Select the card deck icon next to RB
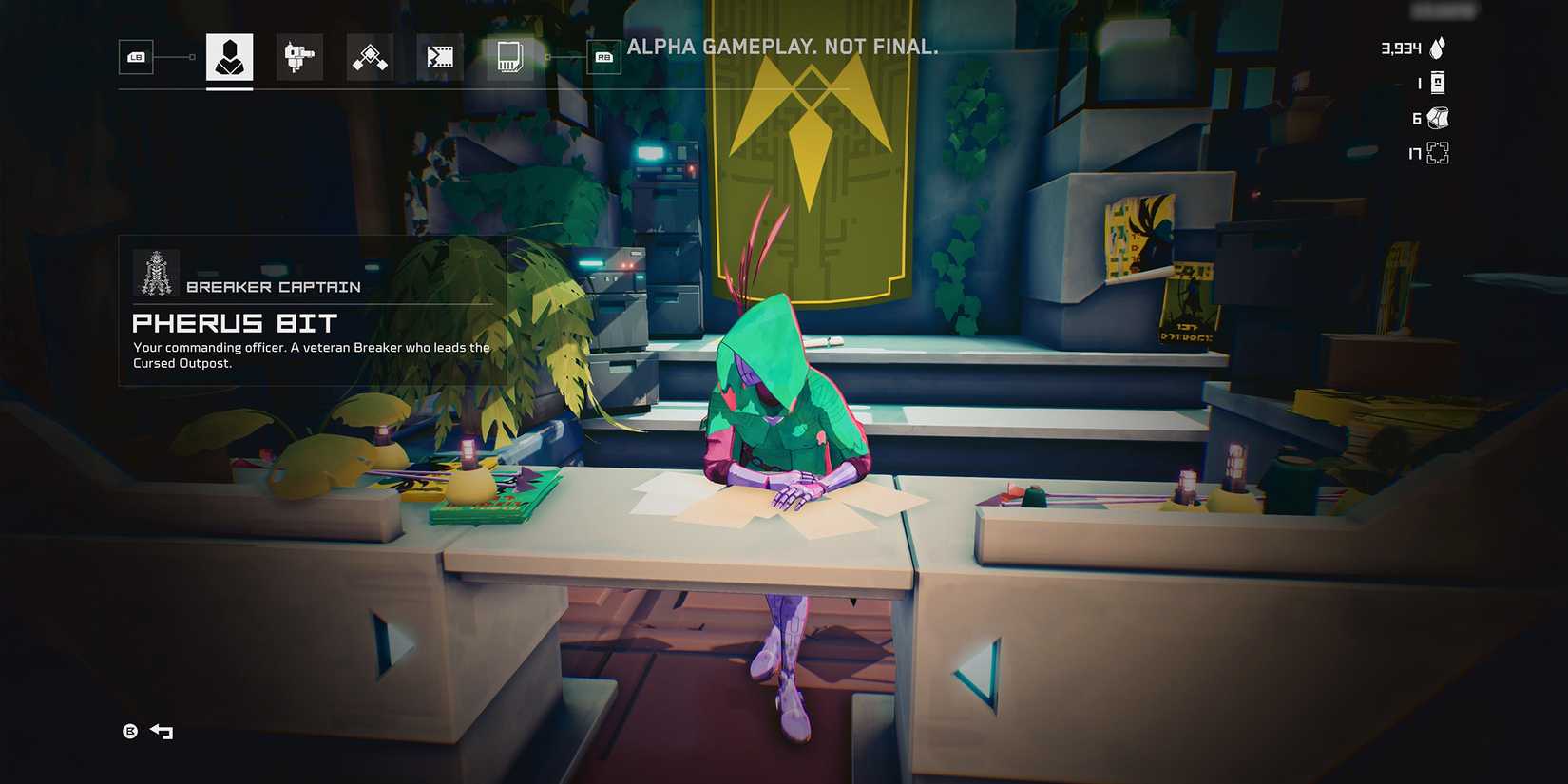The width and height of the screenshot is (1568, 784). point(509,57)
